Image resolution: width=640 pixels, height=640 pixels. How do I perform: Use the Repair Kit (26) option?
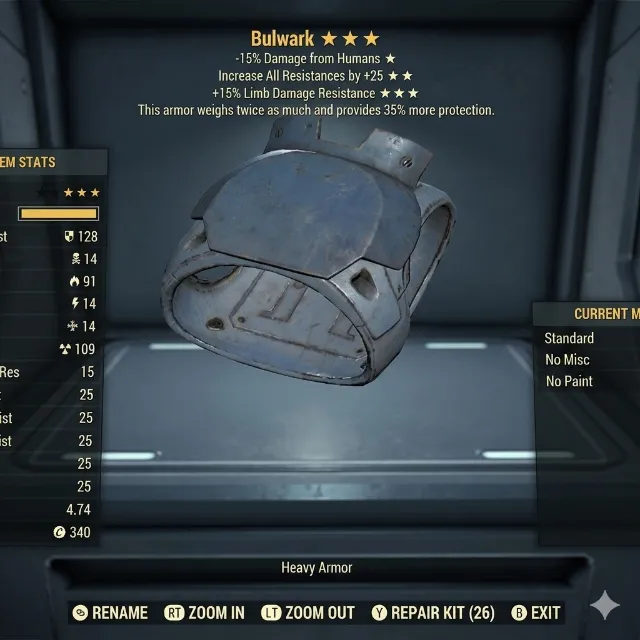(x=432, y=613)
